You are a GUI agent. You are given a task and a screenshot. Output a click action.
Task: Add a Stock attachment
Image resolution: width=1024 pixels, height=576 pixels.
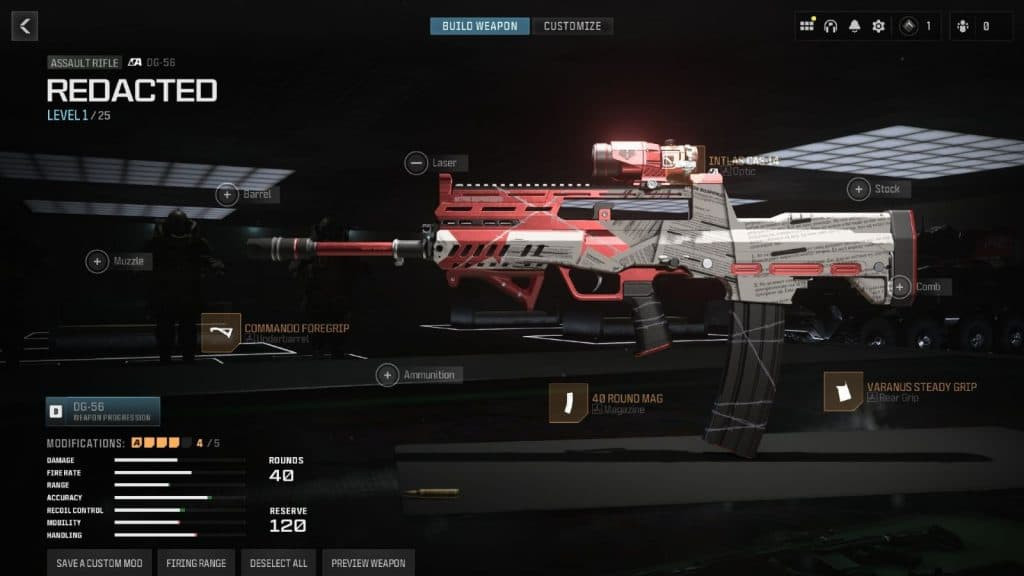click(859, 188)
